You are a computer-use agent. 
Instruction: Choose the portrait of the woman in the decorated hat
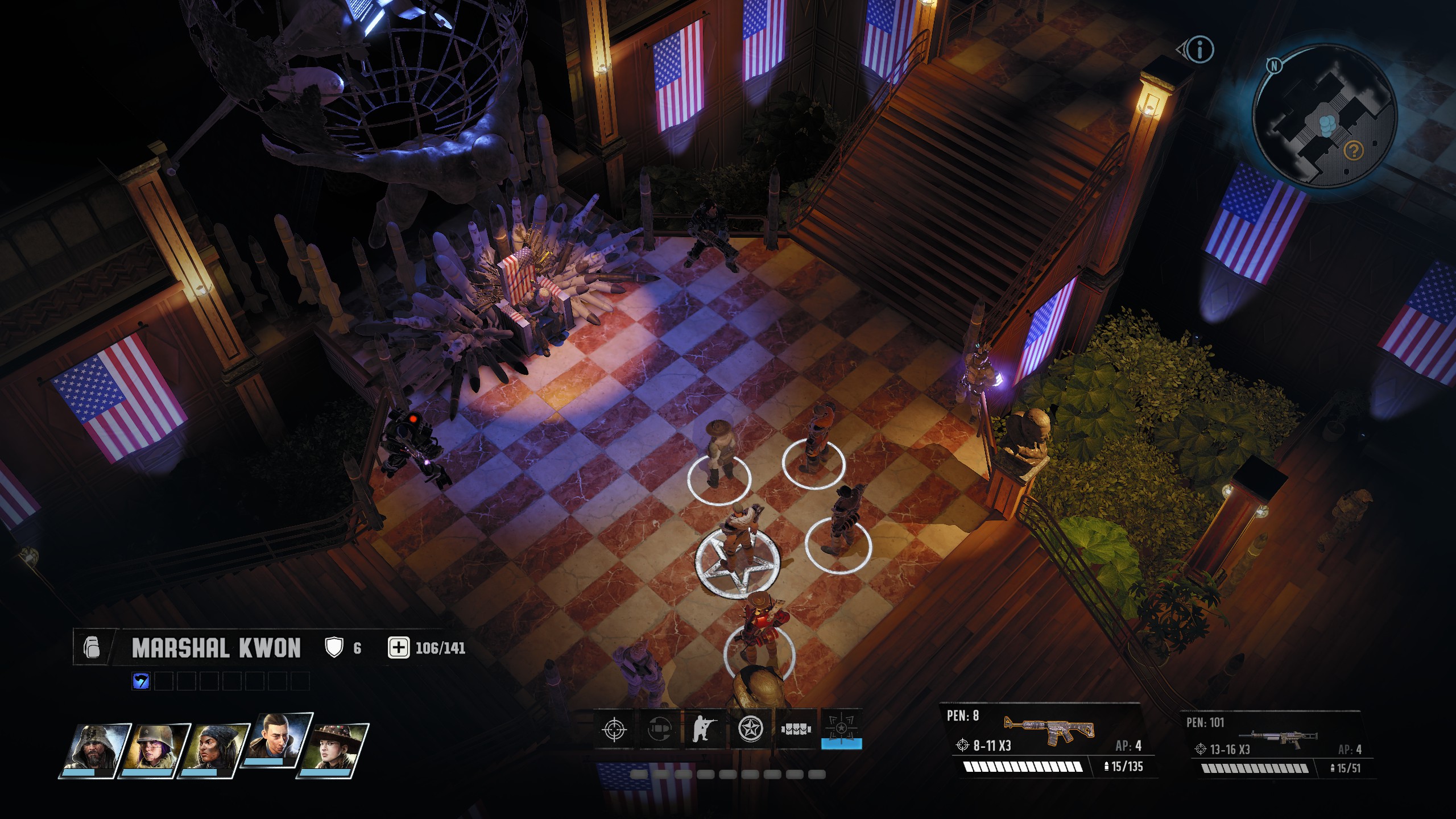tap(334, 750)
